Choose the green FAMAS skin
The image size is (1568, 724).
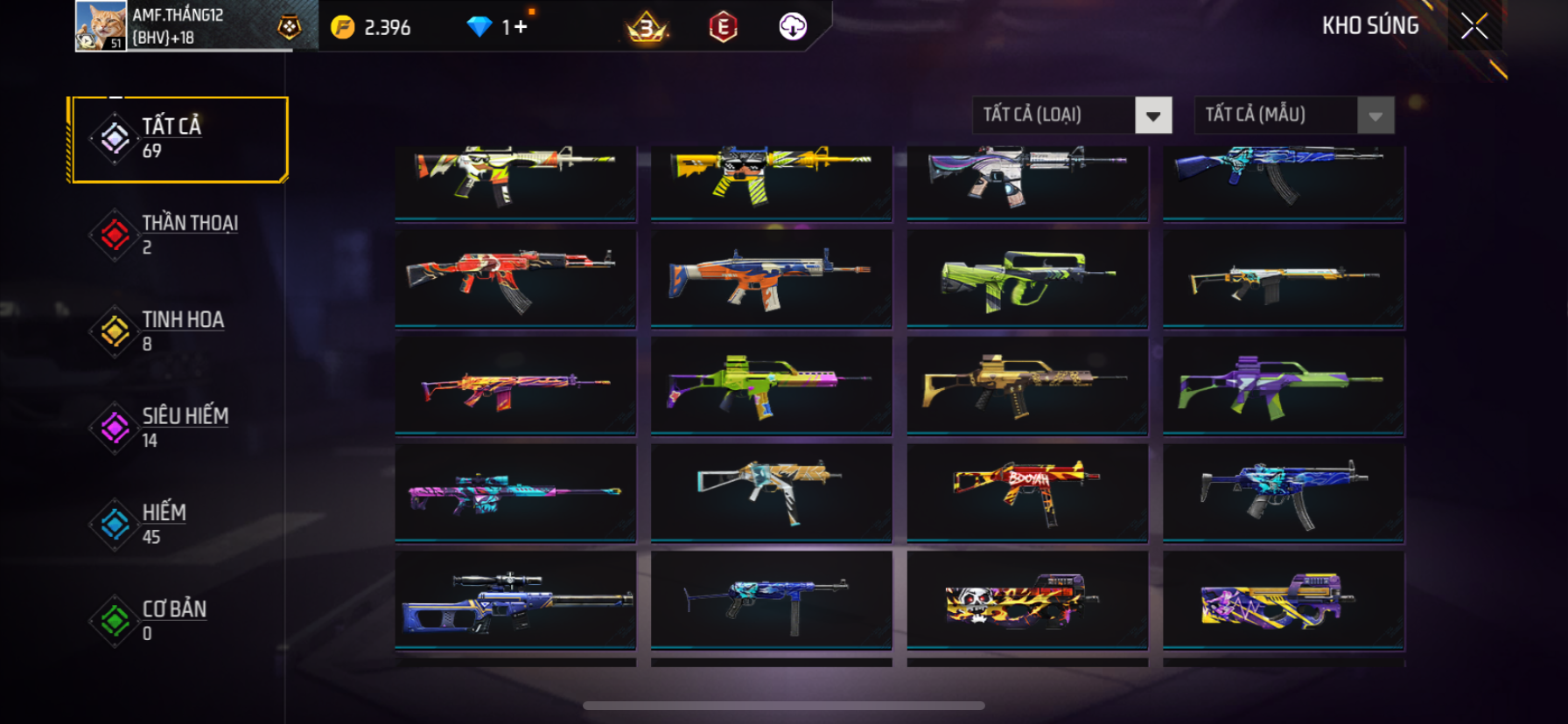[x=1027, y=278]
